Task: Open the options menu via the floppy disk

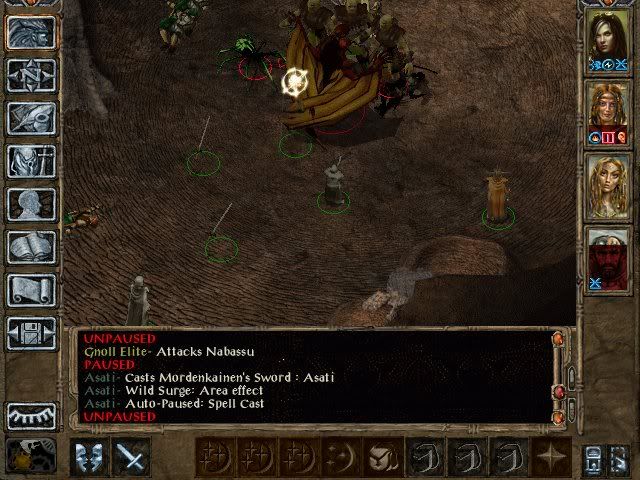Action: [x=31, y=332]
